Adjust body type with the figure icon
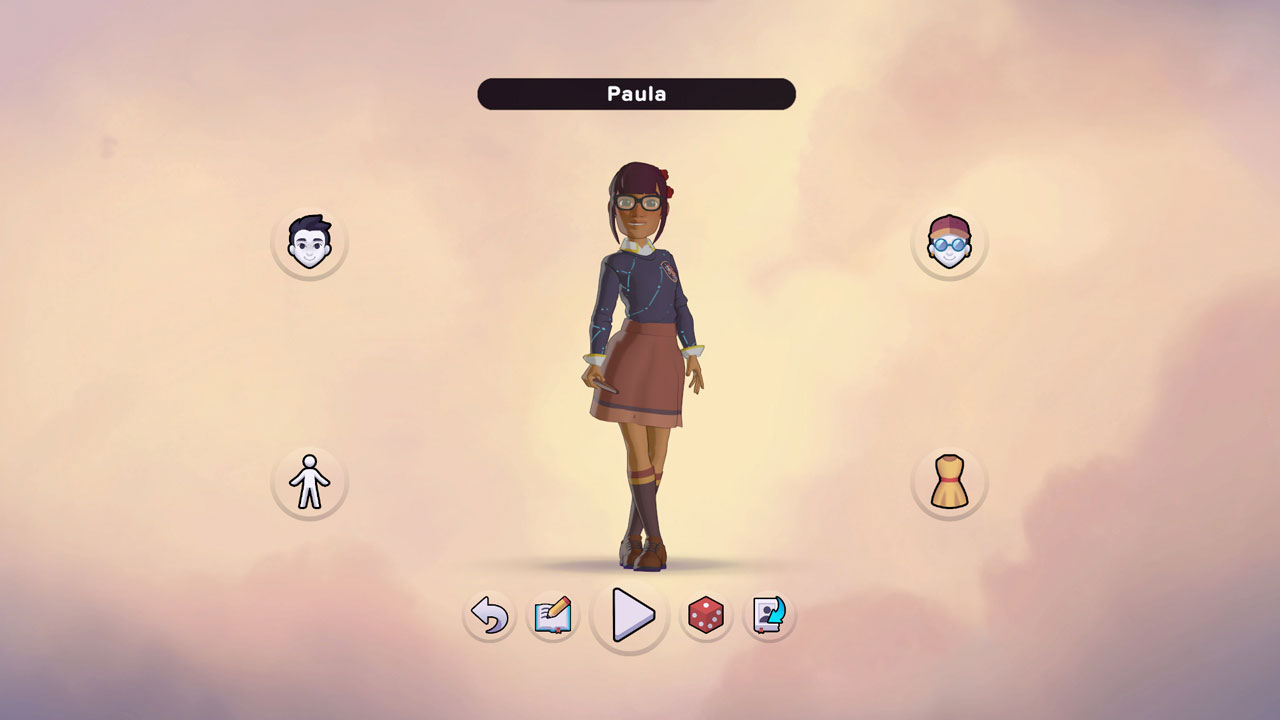This screenshot has width=1280, height=720. click(308, 482)
